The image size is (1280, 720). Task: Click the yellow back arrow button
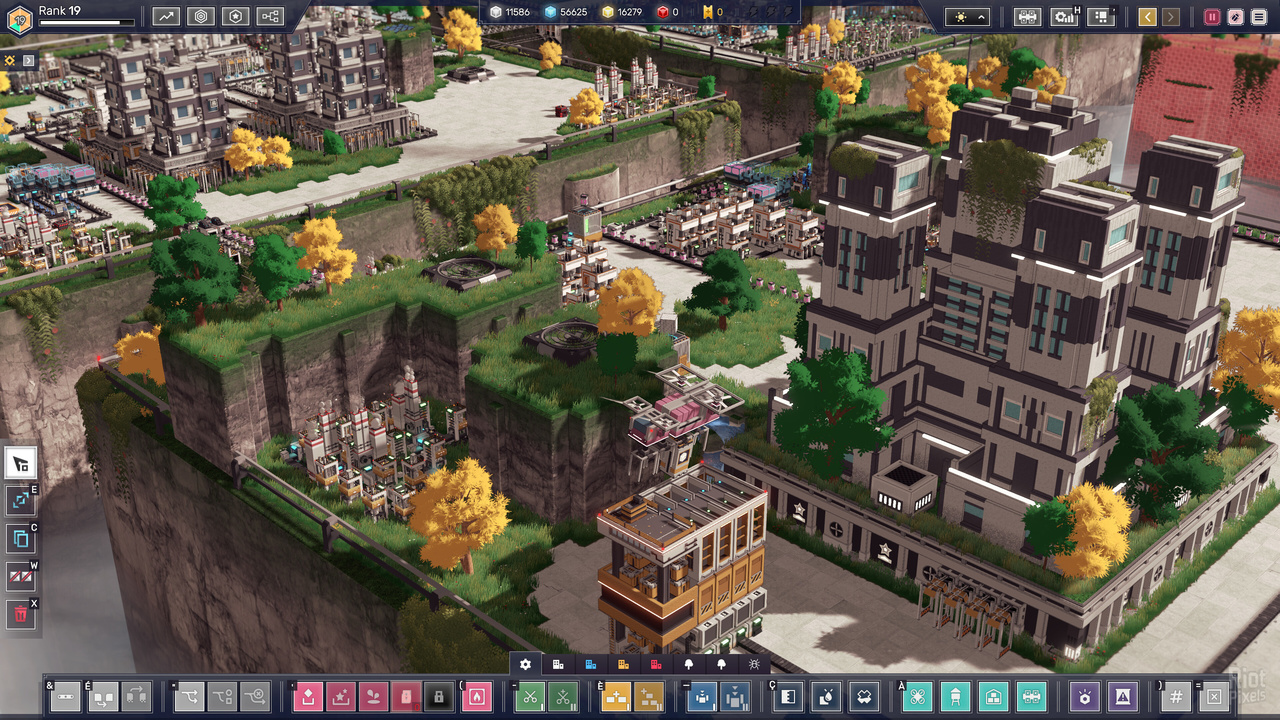click(x=1147, y=17)
